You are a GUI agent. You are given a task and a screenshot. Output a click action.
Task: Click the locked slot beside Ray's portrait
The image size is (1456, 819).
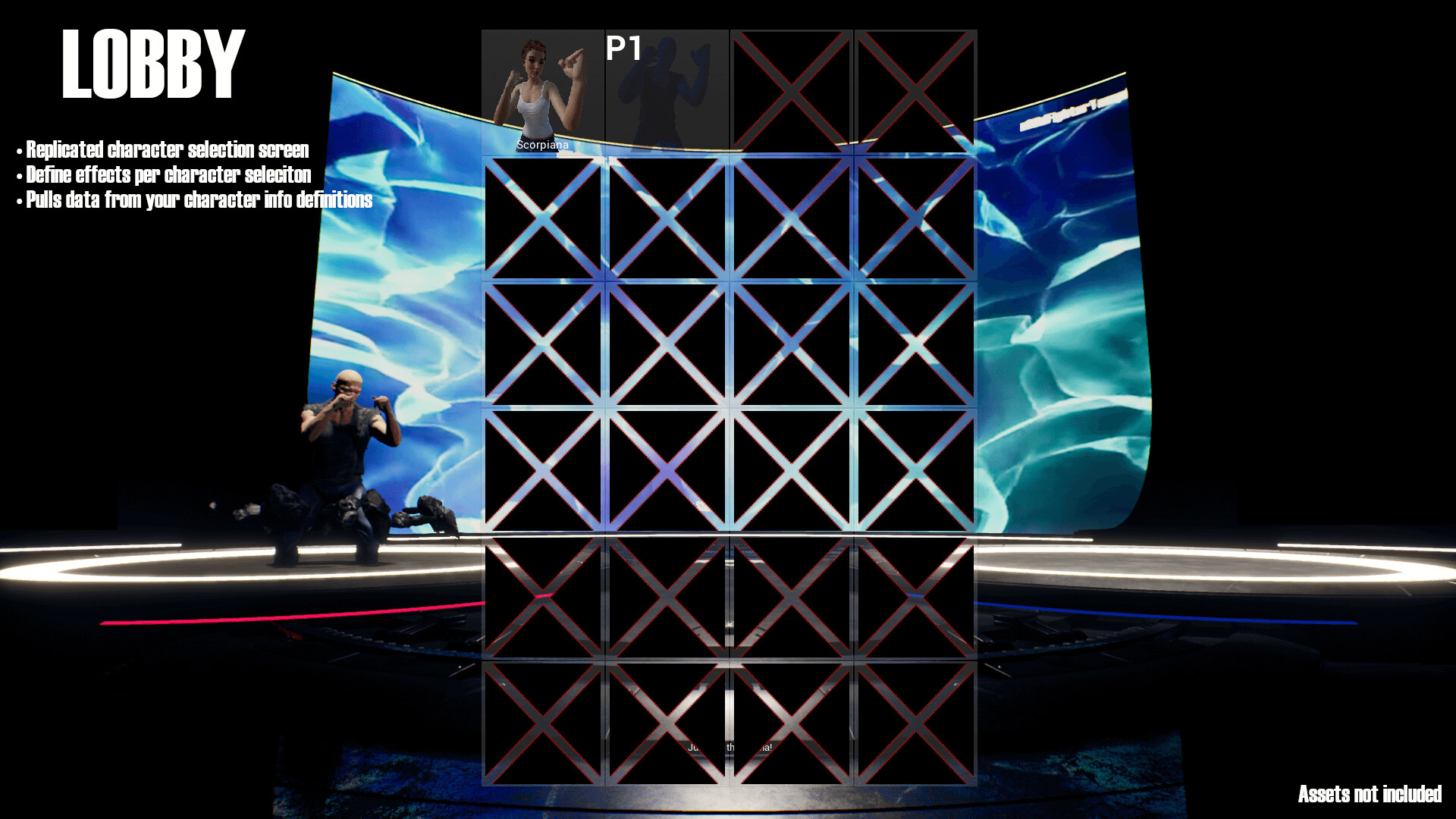pos(790,87)
